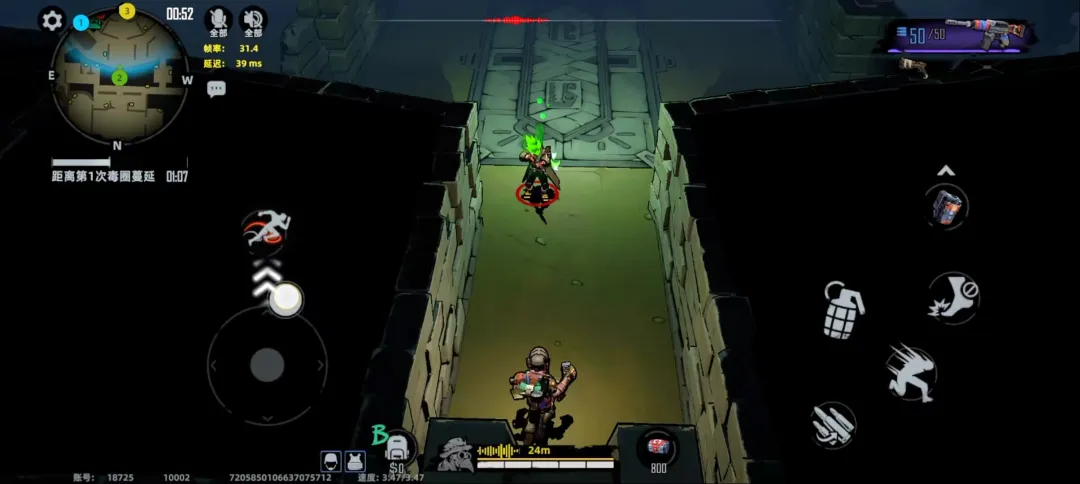Switch to the secondary pistol weapon
This screenshot has width=1080, height=484.
point(913,66)
